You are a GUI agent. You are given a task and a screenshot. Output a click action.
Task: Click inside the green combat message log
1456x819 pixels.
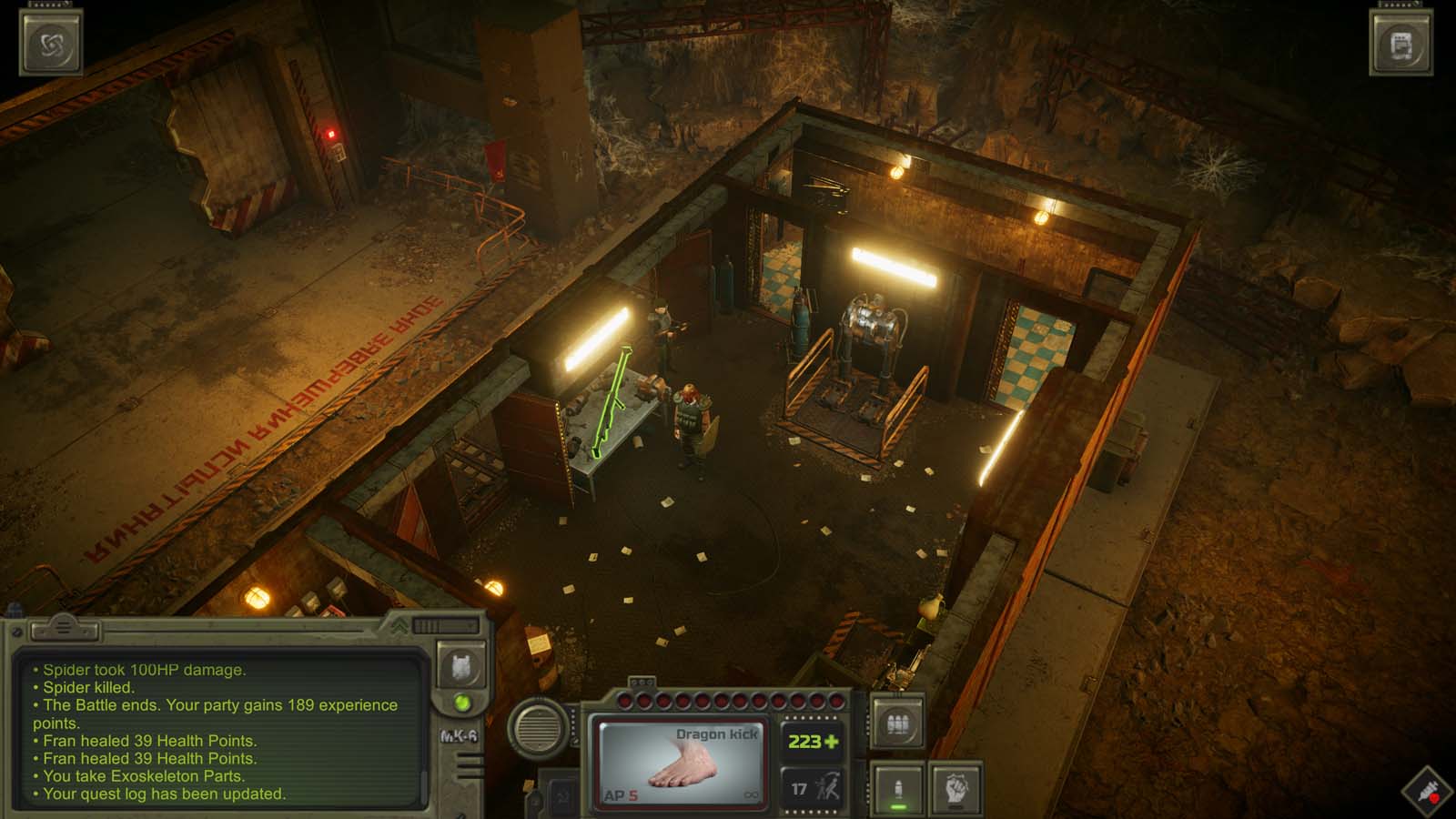click(x=200, y=728)
